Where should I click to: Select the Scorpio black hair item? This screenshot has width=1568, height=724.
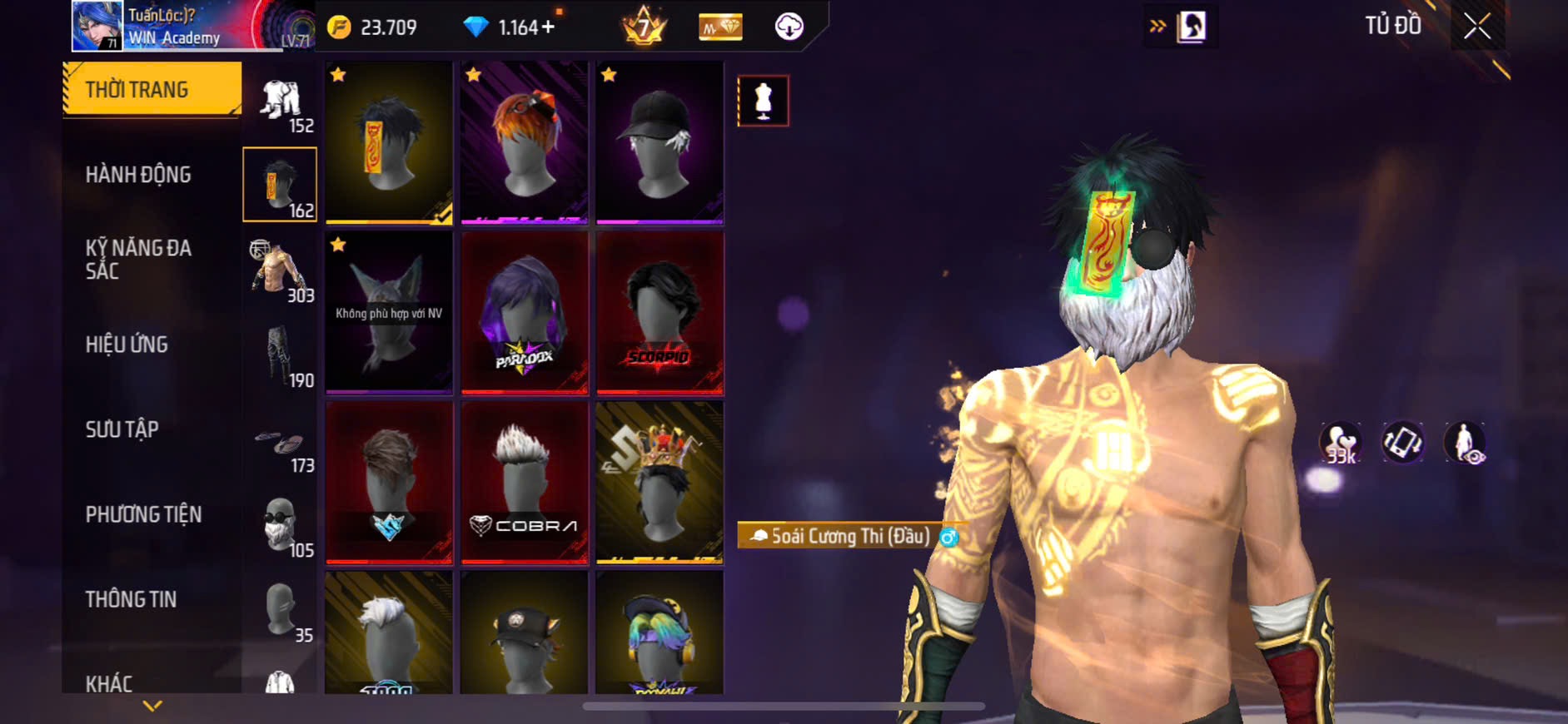click(x=660, y=313)
